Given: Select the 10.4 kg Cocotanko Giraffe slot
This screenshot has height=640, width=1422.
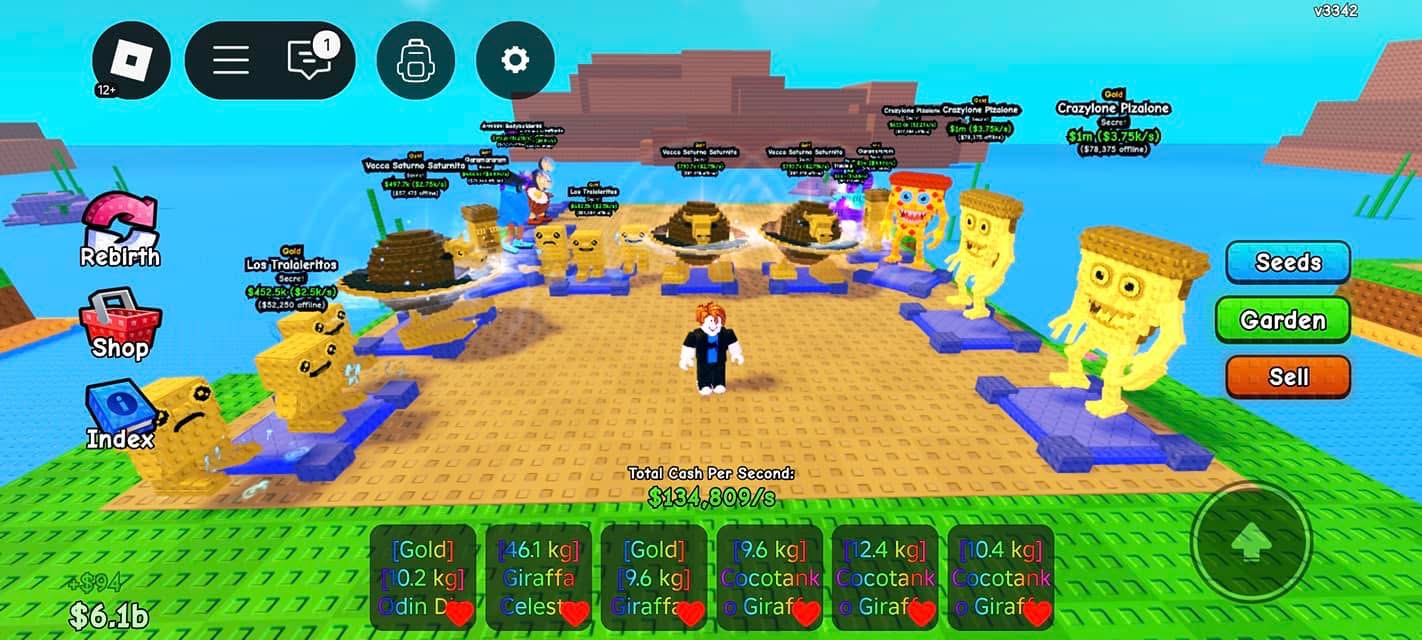Looking at the screenshot, I should pos(1001,577).
